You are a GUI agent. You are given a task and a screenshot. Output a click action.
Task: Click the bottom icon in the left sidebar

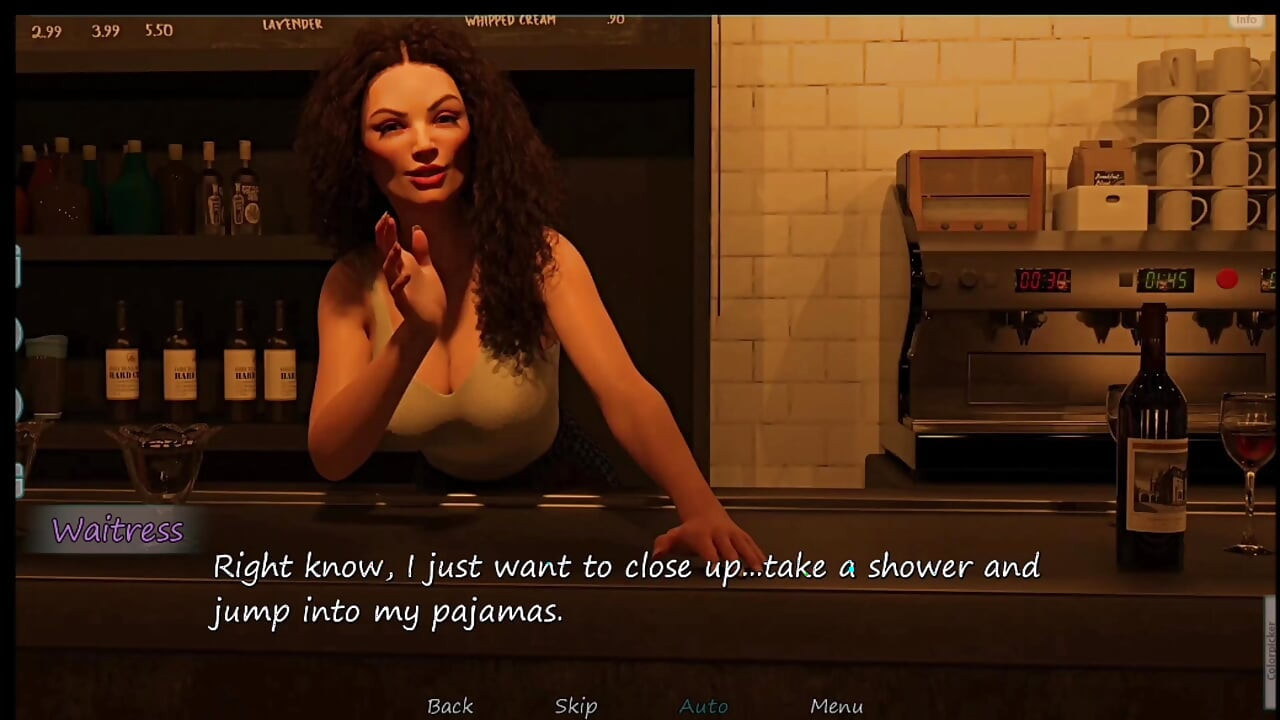click(17, 480)
